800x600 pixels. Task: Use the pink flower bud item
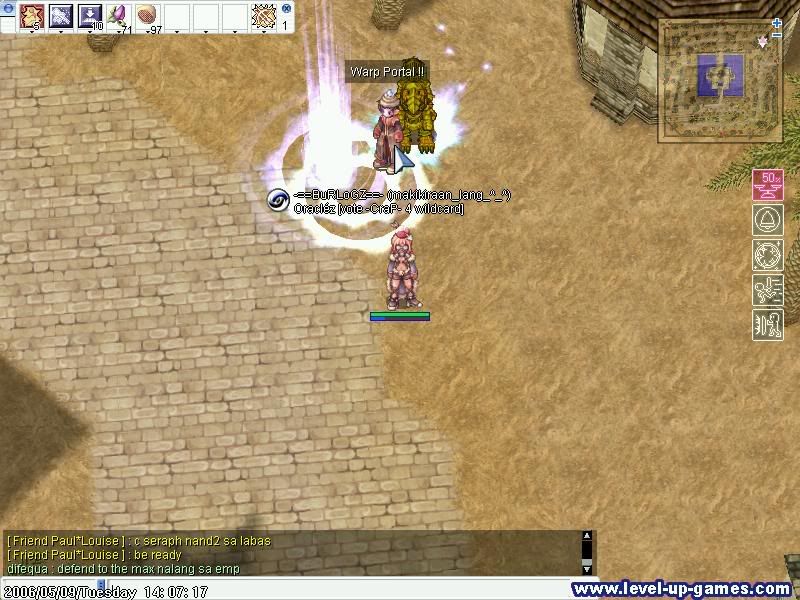coord(119,16)
